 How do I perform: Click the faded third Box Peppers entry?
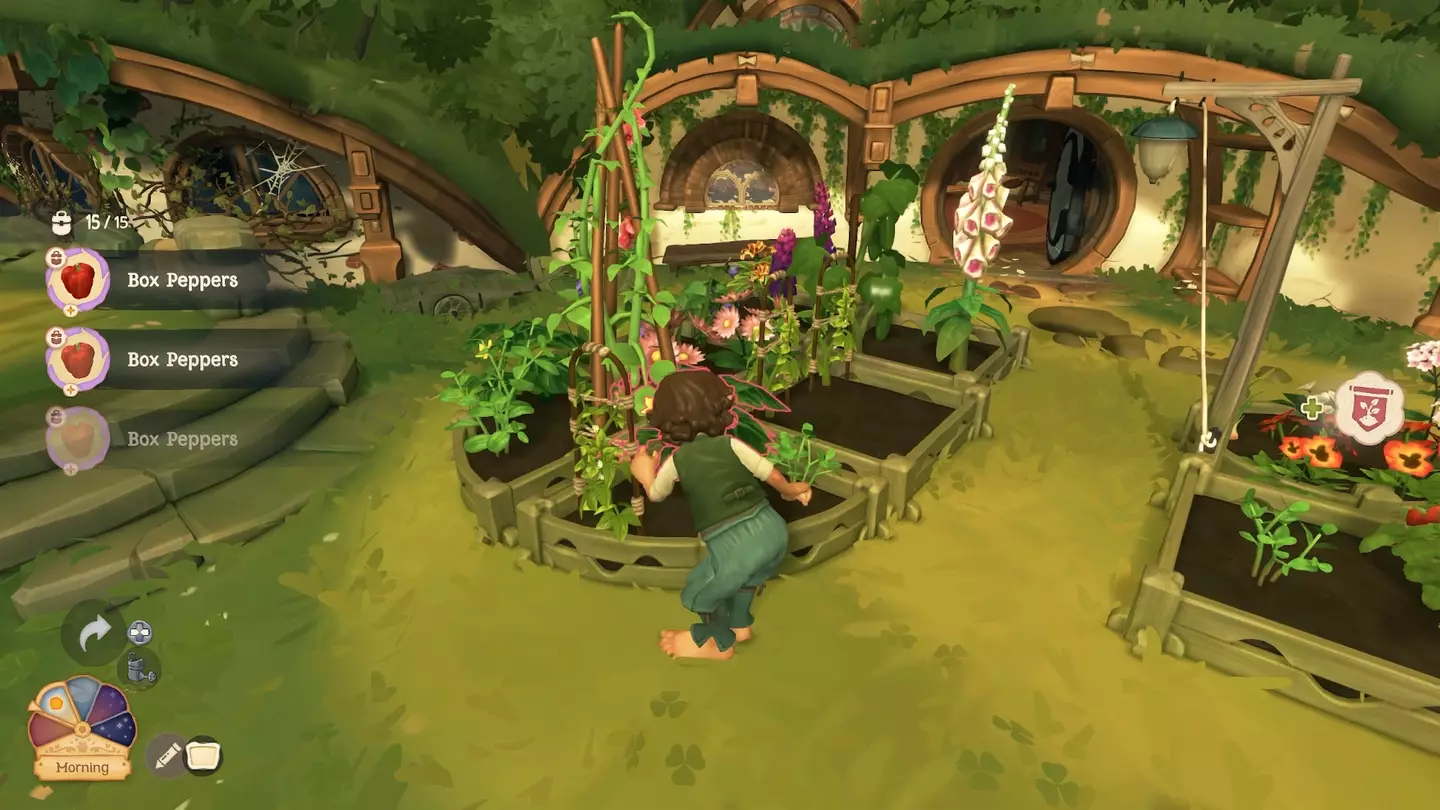click(x=182, y=439)
